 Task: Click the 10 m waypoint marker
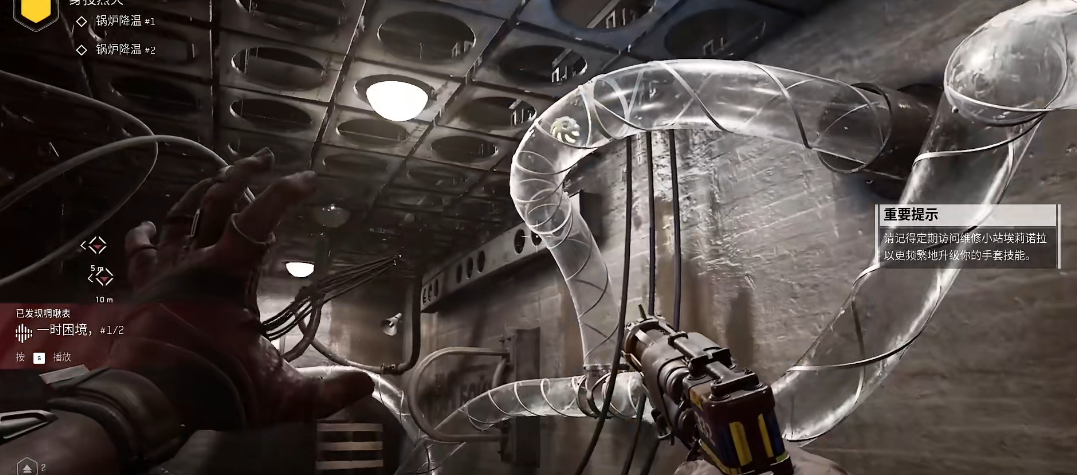point(100,278)
